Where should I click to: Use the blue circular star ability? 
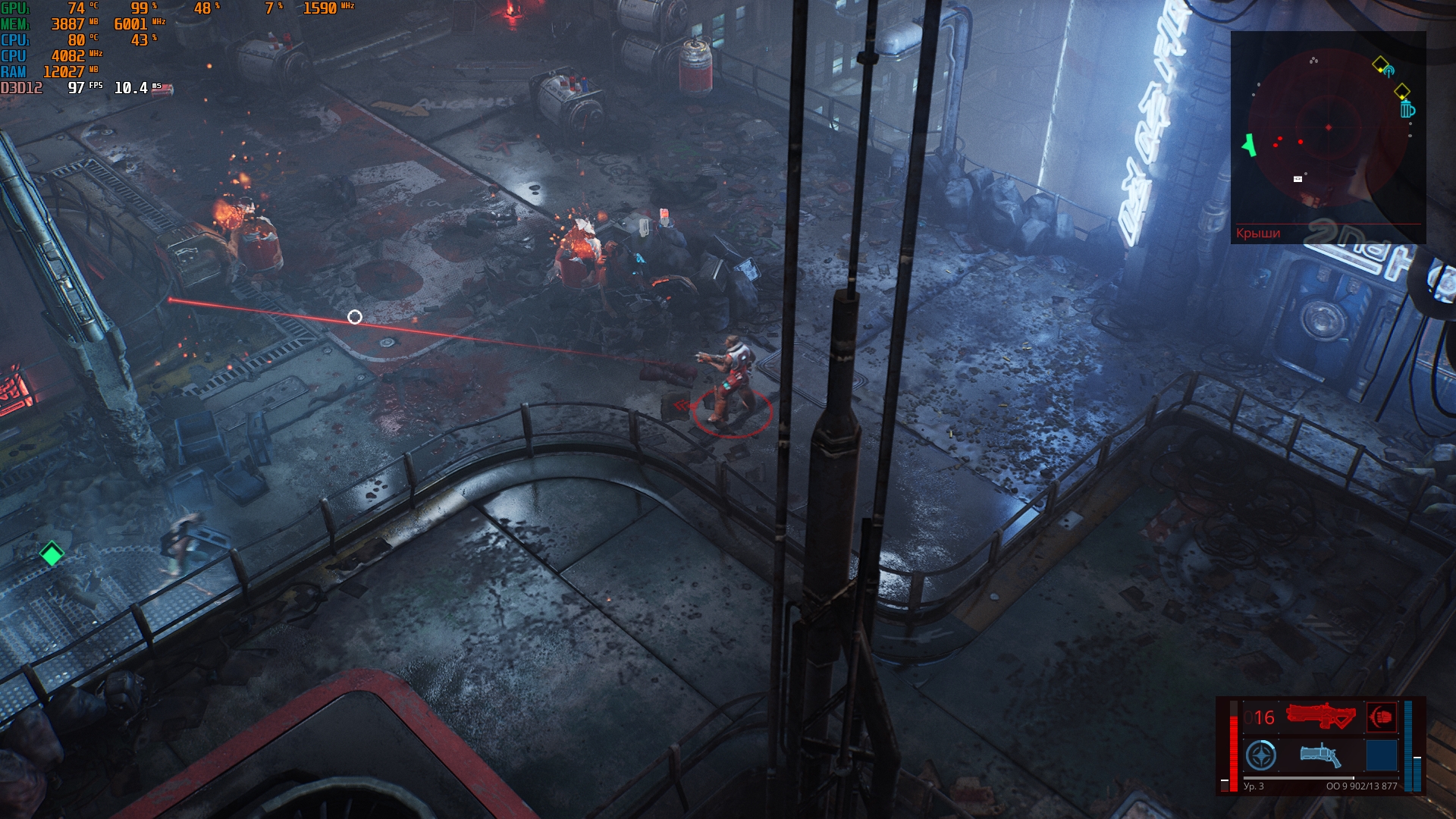click(1261, 755)
